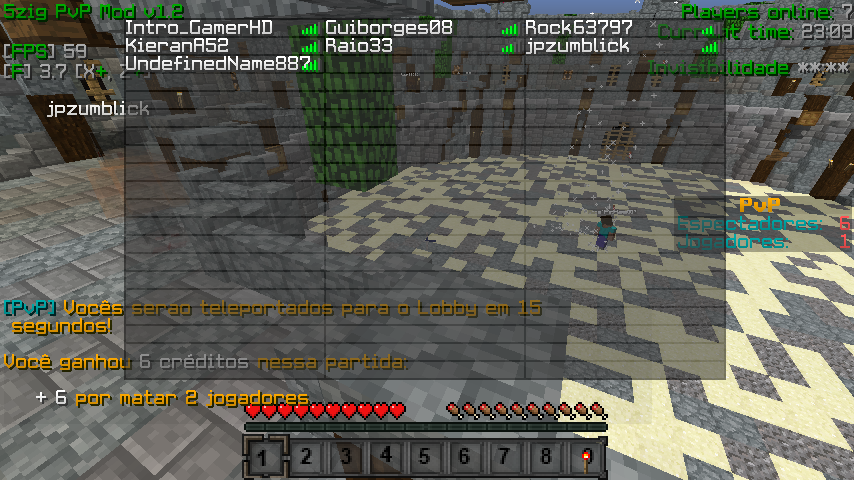854x480 pixels.
Task: Pick Rock63797 from the player list
Action: (579, 28)
